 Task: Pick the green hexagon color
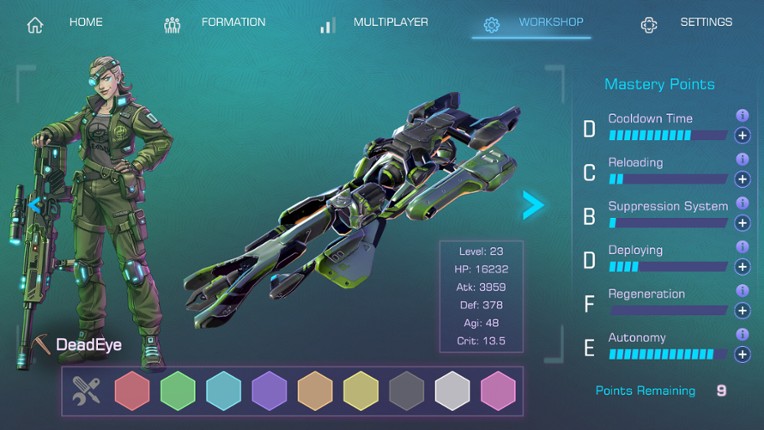[178, 391]
